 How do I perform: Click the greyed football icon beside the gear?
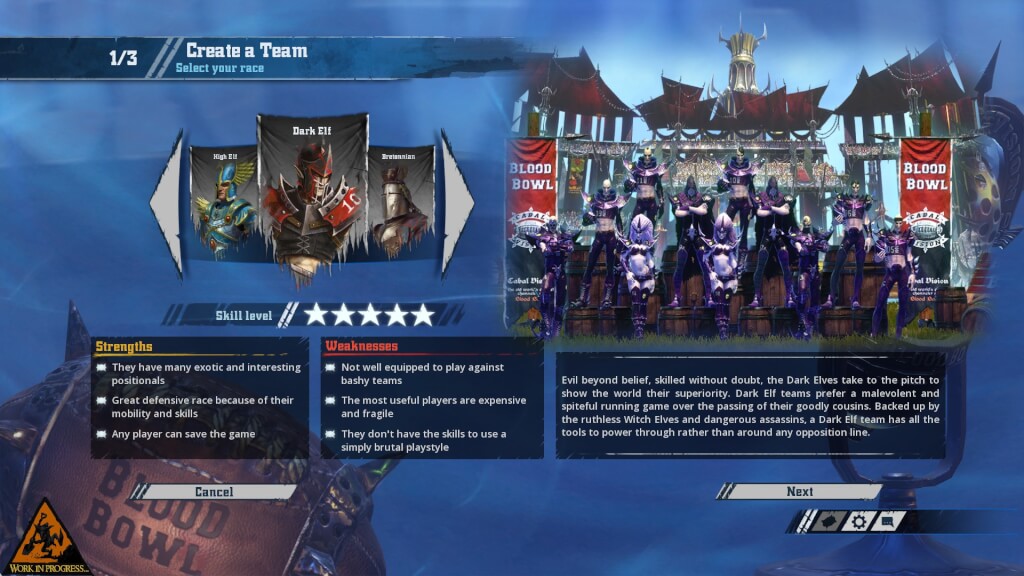click(827, 521)
